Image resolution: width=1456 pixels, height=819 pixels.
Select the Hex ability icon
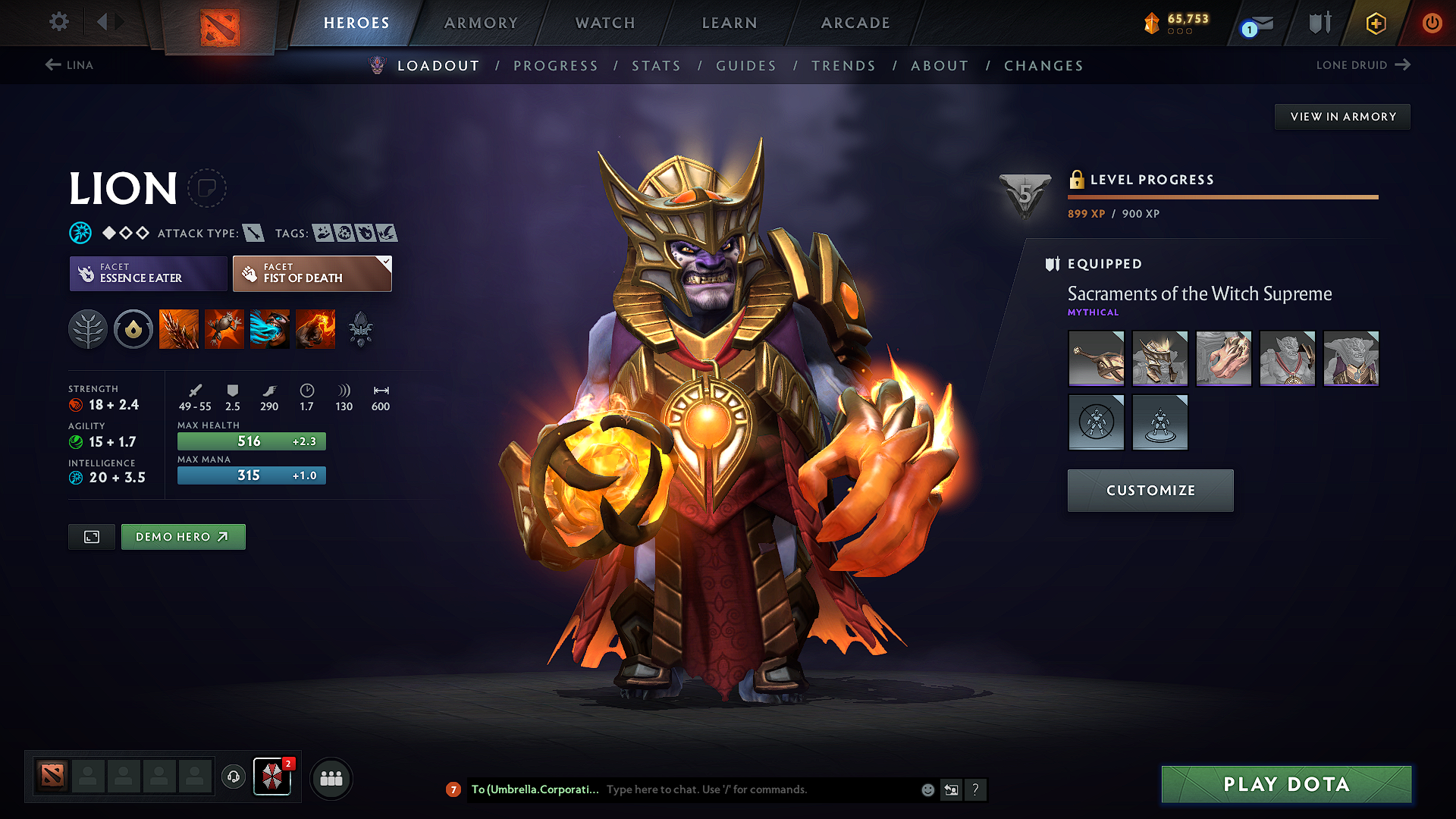[224, 328]
